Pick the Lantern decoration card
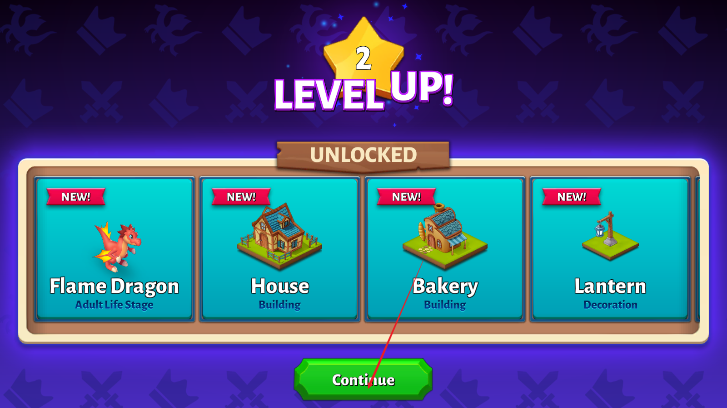This screenshot has width=727, height=408. [610, 248]
